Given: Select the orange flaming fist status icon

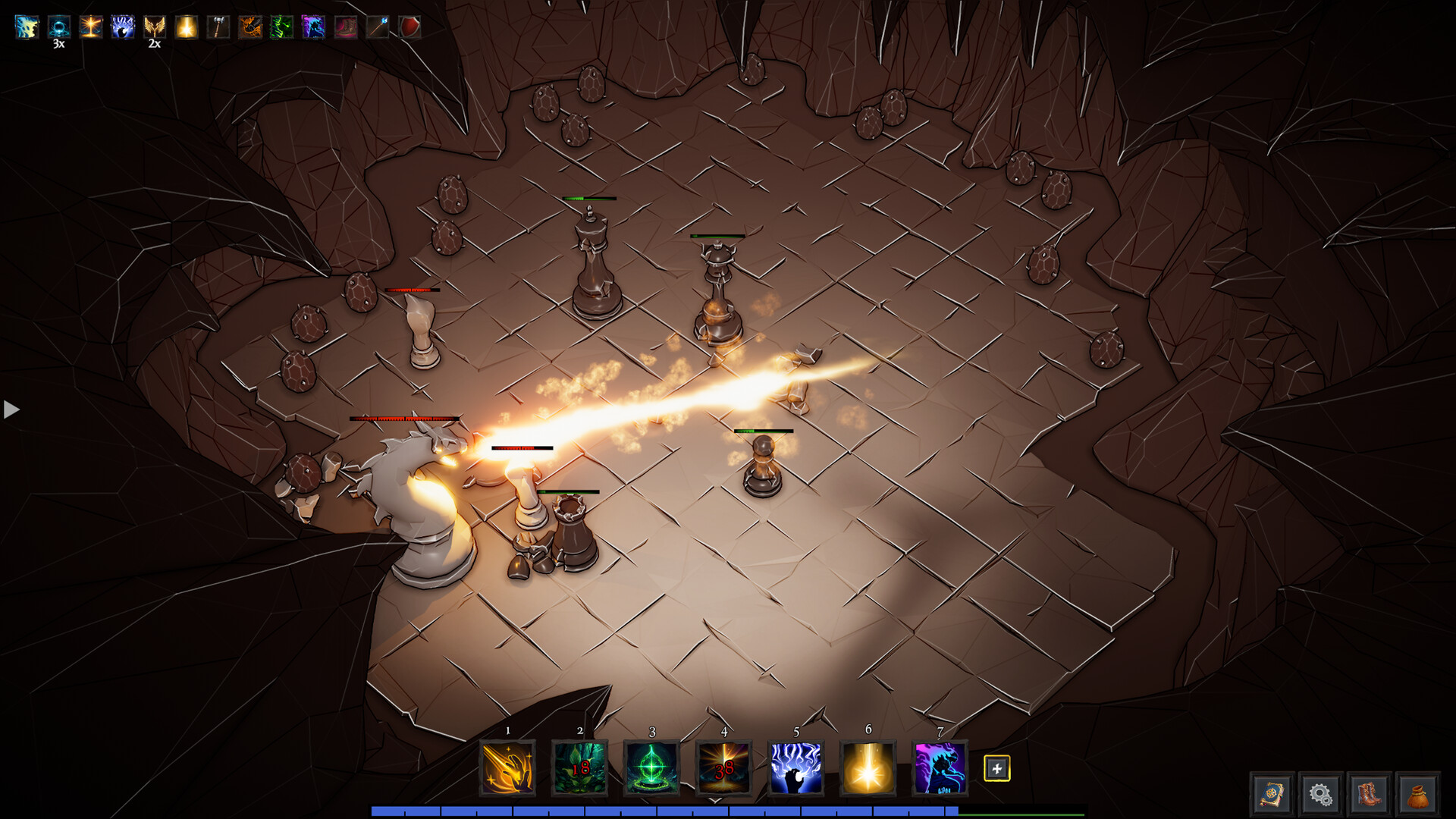Looking at the screenshot, I should [249, 27].
